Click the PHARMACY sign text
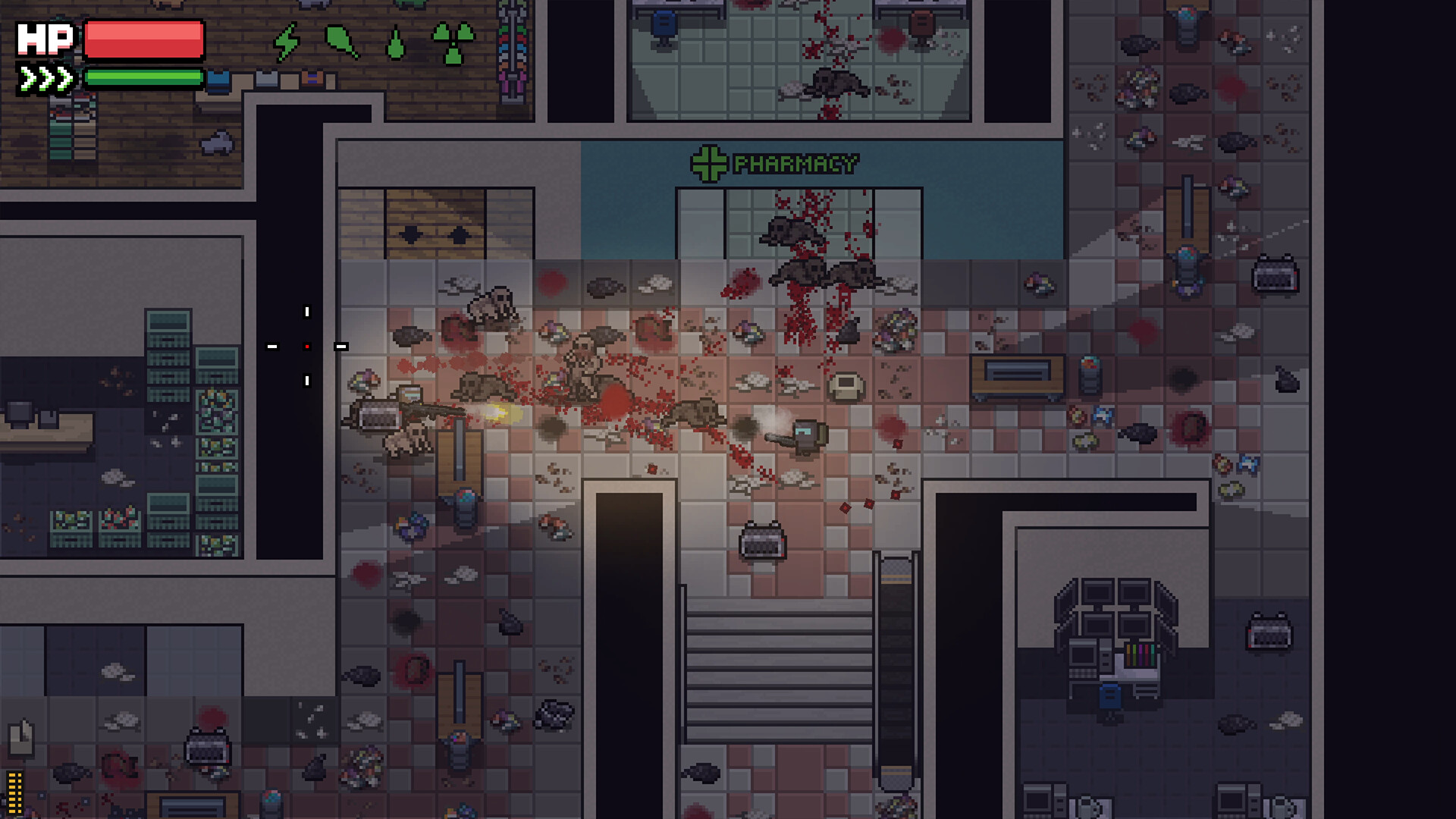This screenshot has width=1456, height=819. click(795, 162)
